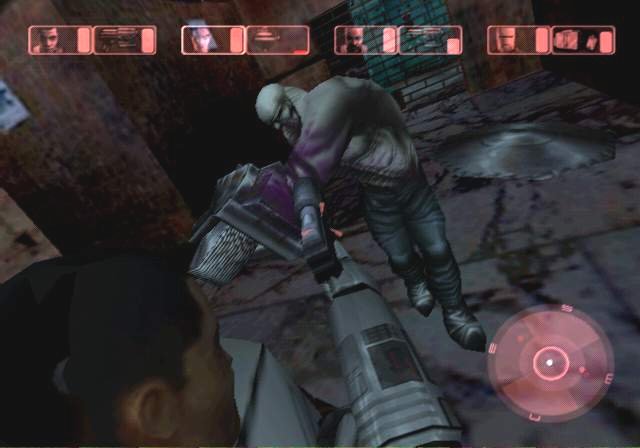Select the medkit item panel

(582, 40)
